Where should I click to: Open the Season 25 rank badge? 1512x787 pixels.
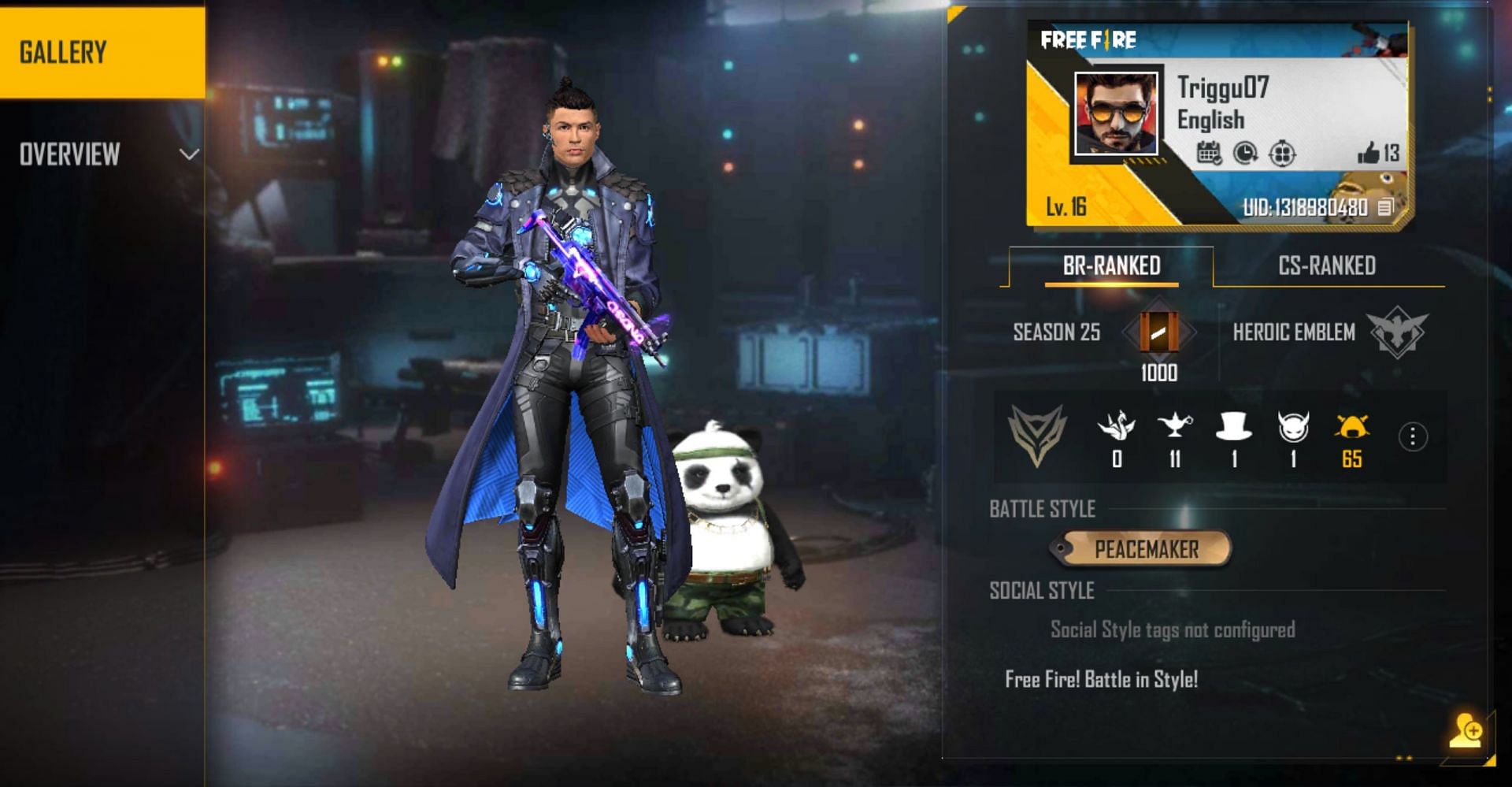[x=1159, y=332]
